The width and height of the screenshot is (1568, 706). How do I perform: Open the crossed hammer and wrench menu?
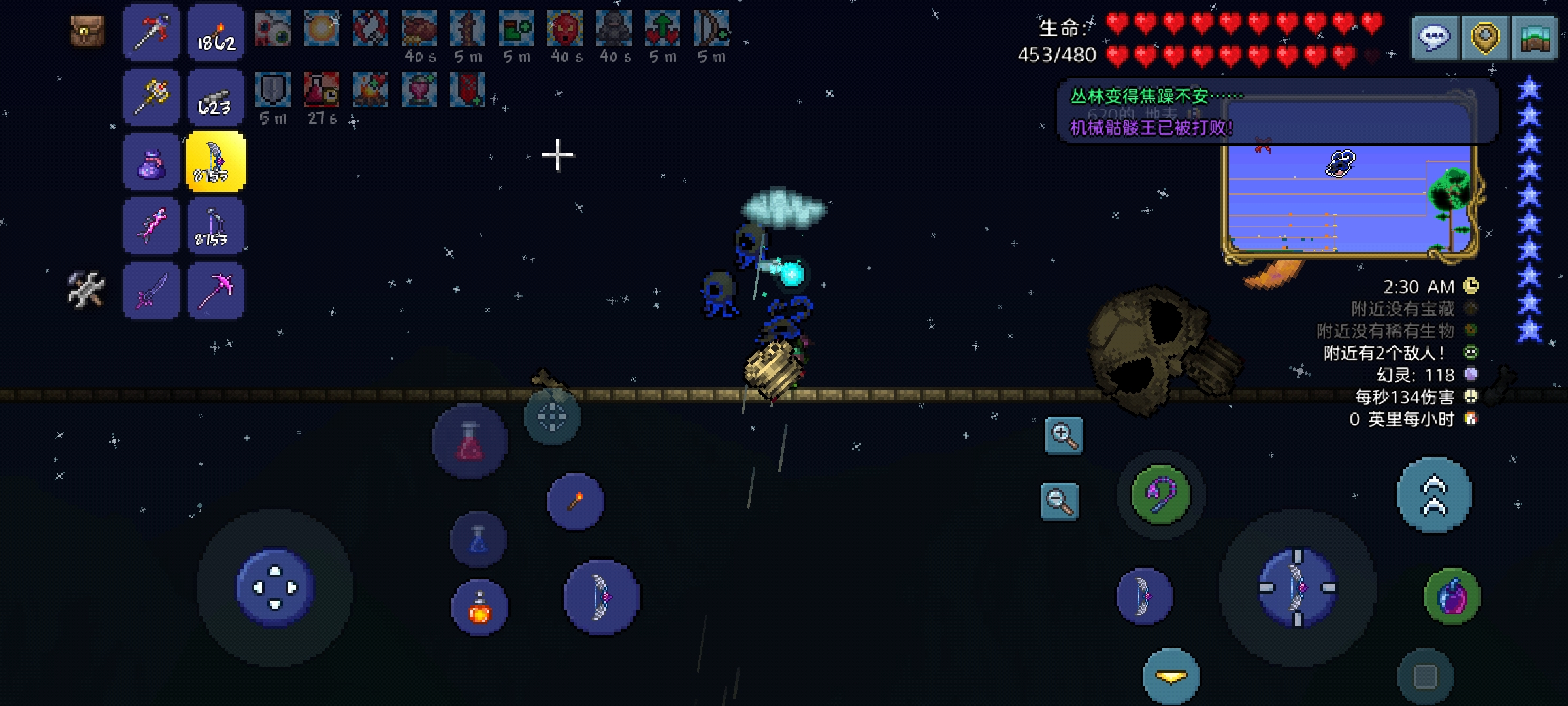[x=86, y=289]
